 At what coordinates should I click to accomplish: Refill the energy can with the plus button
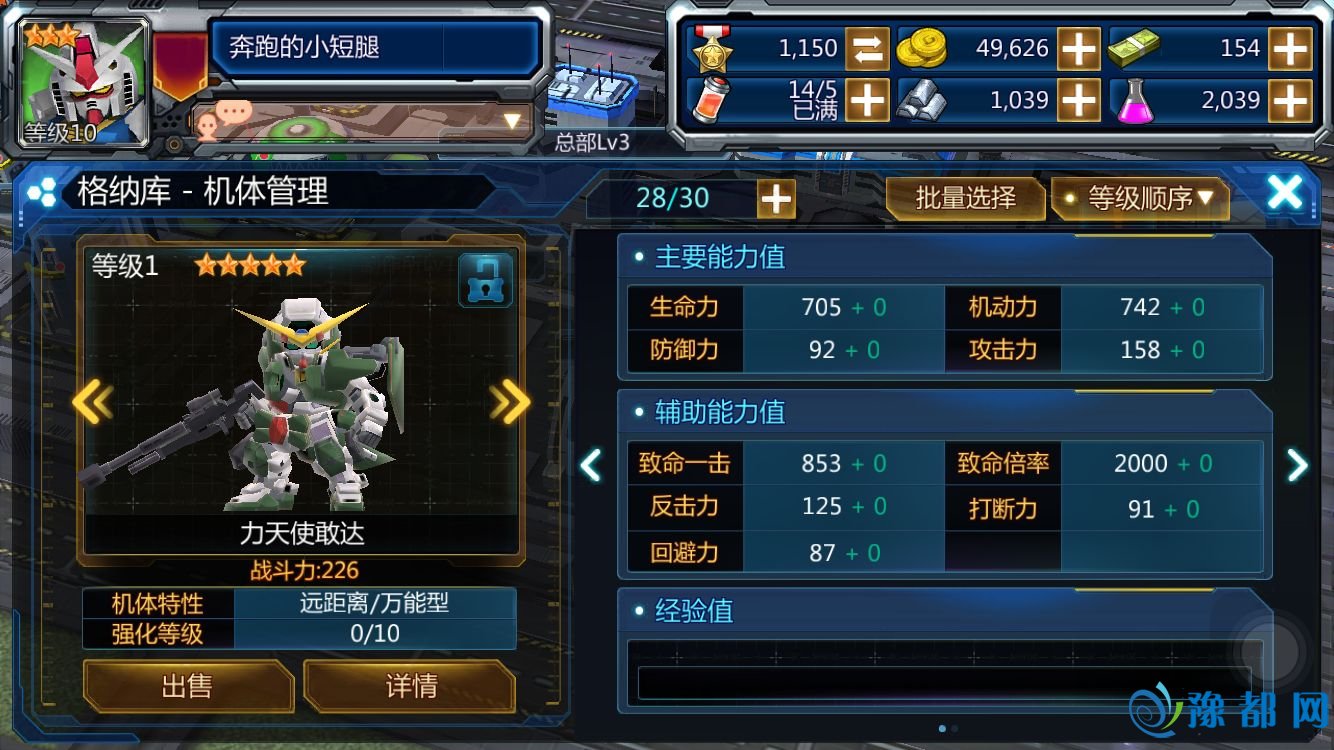tap(867, 100)
